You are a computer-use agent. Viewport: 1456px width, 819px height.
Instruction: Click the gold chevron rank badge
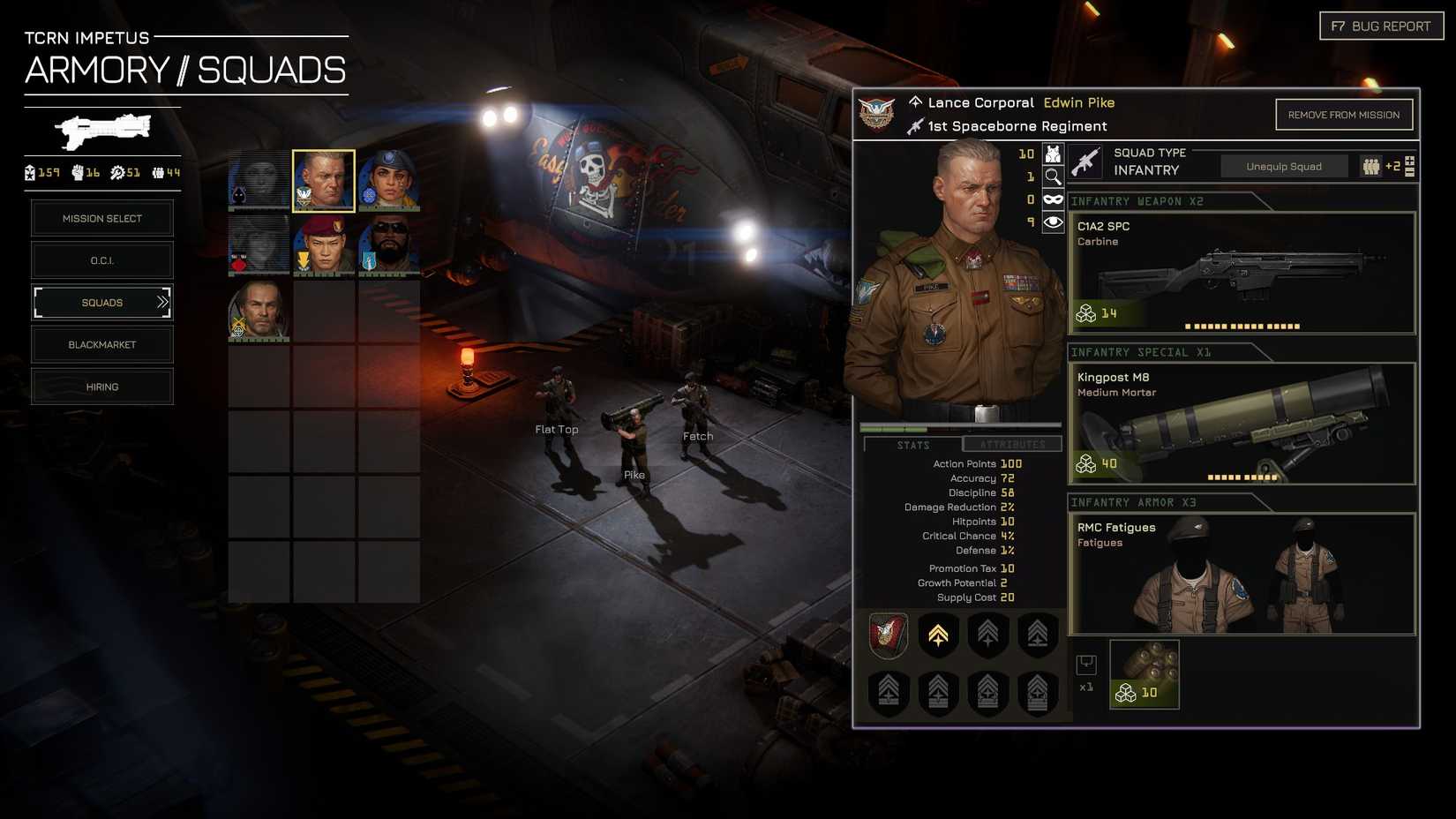(x=938, y=635)
